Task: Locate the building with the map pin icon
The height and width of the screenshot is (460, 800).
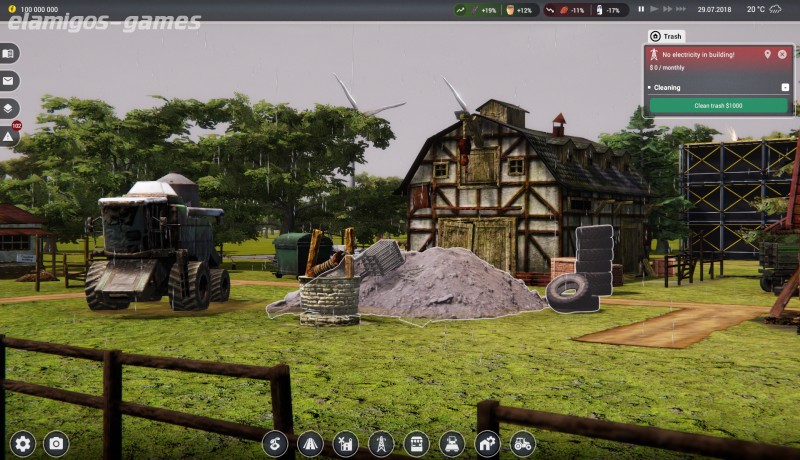Action: pos(767,54)
